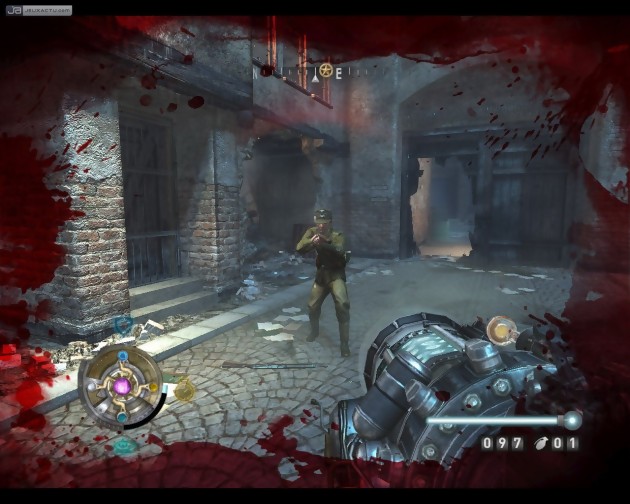Select the blue shield veil power icon
Image resolution: width=630 pixels, height=504 pixels.
tap(124, 325)
